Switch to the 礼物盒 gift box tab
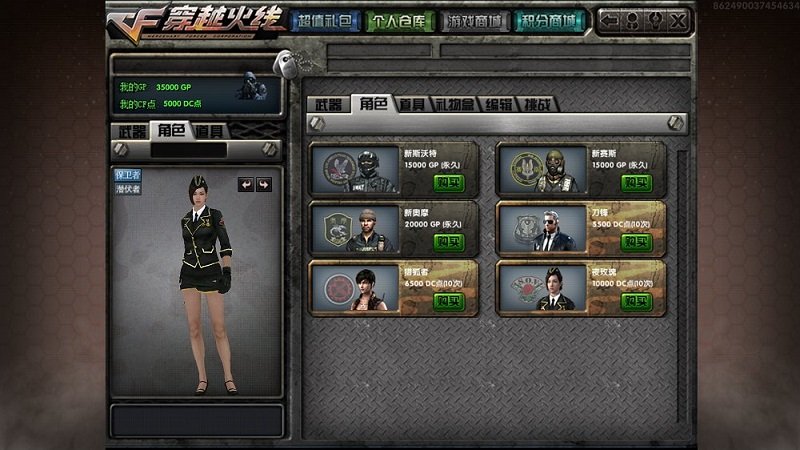This screenshot has width=800, height=450. [x=454, y=103]
